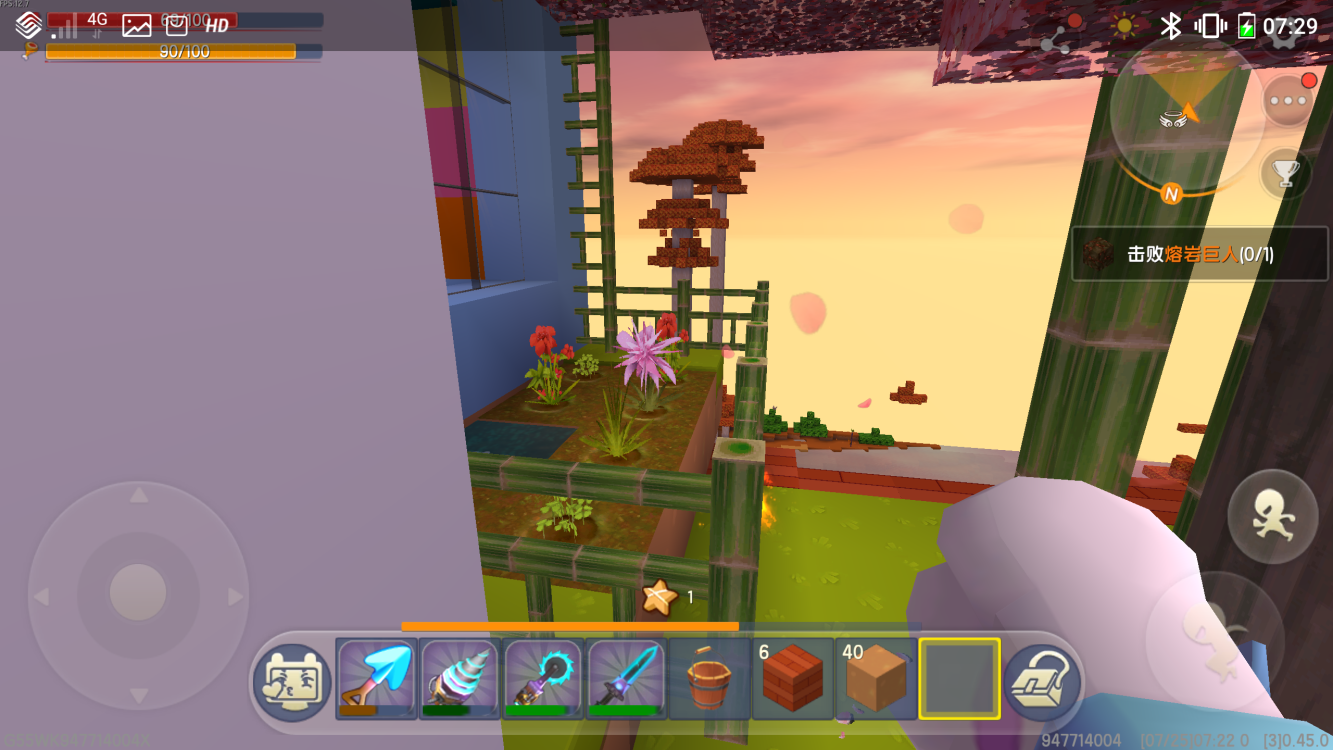This screenshot has width=1333, height=750.
Task: Select the blue shovel hotbar slot
Action: [376, 678]
